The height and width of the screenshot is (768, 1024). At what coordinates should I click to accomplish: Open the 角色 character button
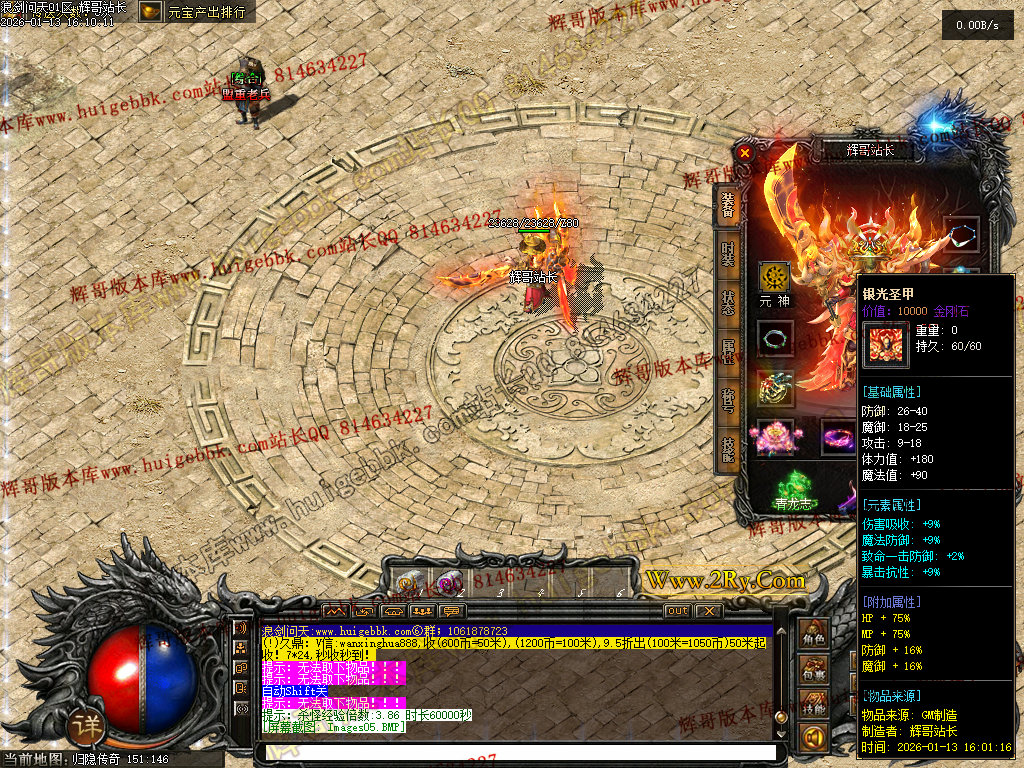(814, 635)
